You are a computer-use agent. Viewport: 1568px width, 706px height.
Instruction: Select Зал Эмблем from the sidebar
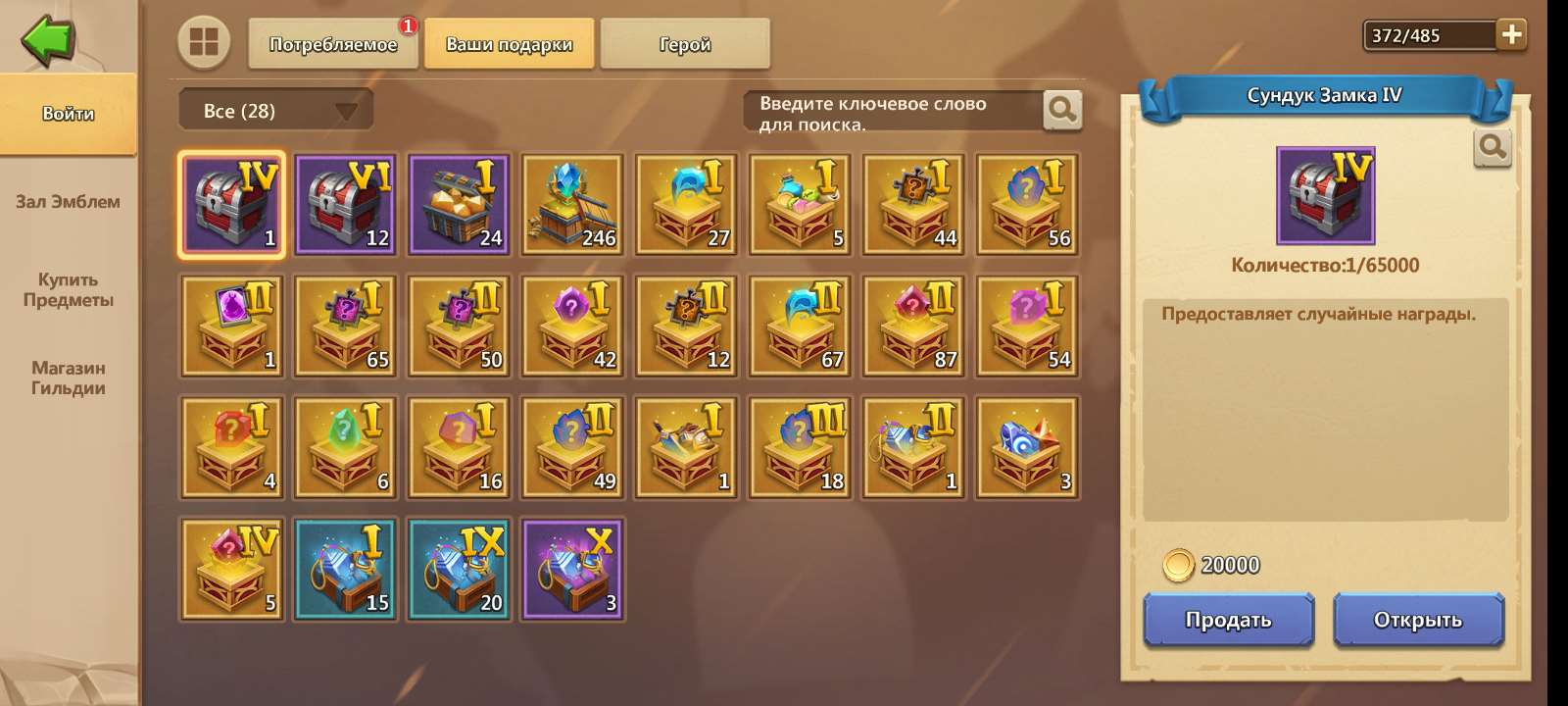(x=67, y=202)
